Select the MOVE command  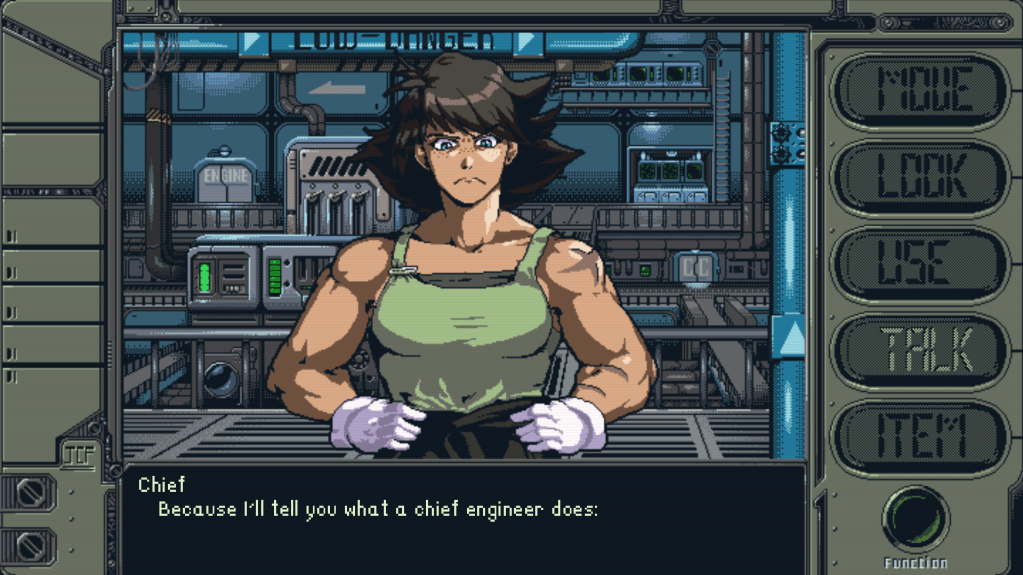(921, 91)
